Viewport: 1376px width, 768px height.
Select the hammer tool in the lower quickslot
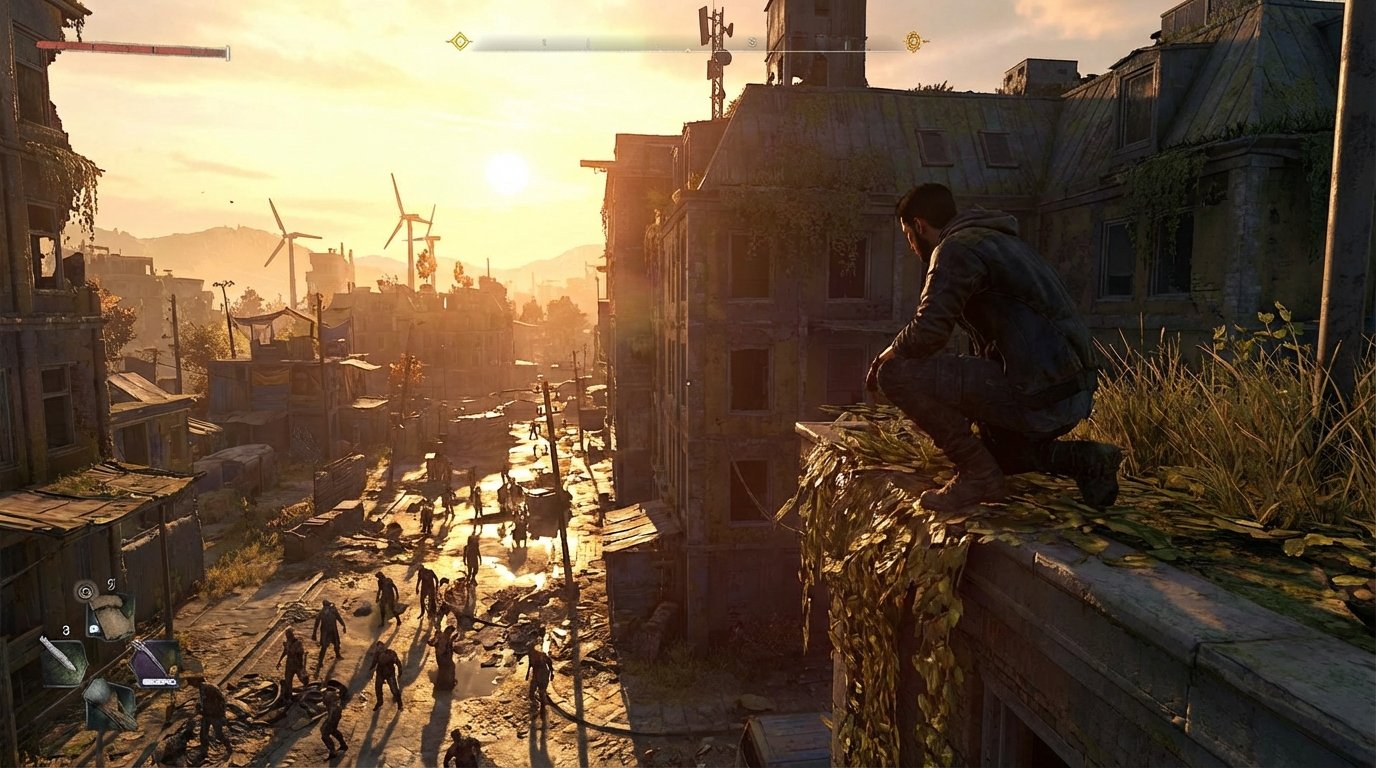point(108,706)
